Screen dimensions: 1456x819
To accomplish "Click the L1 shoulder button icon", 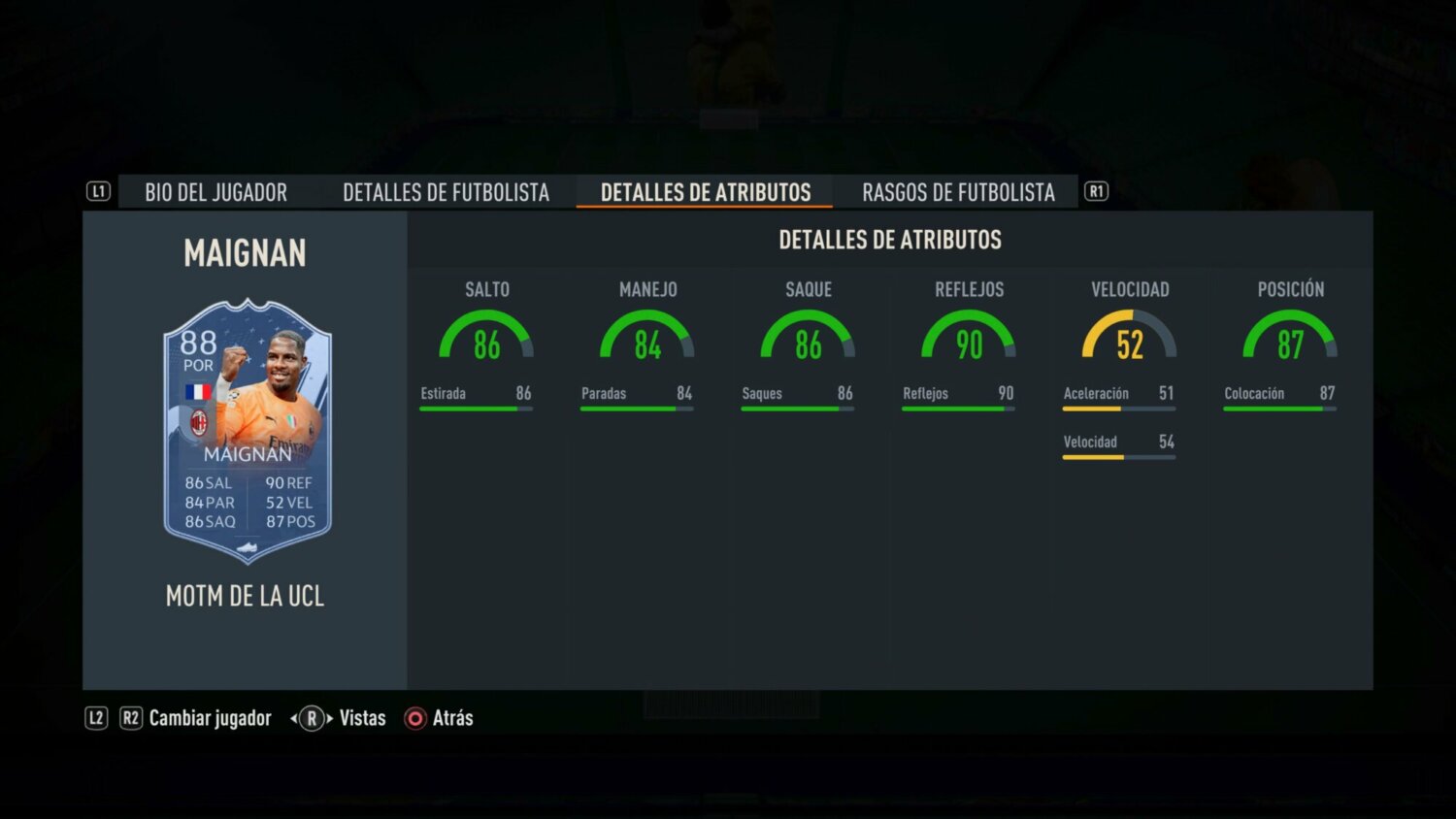I will (x=98, y=191).
